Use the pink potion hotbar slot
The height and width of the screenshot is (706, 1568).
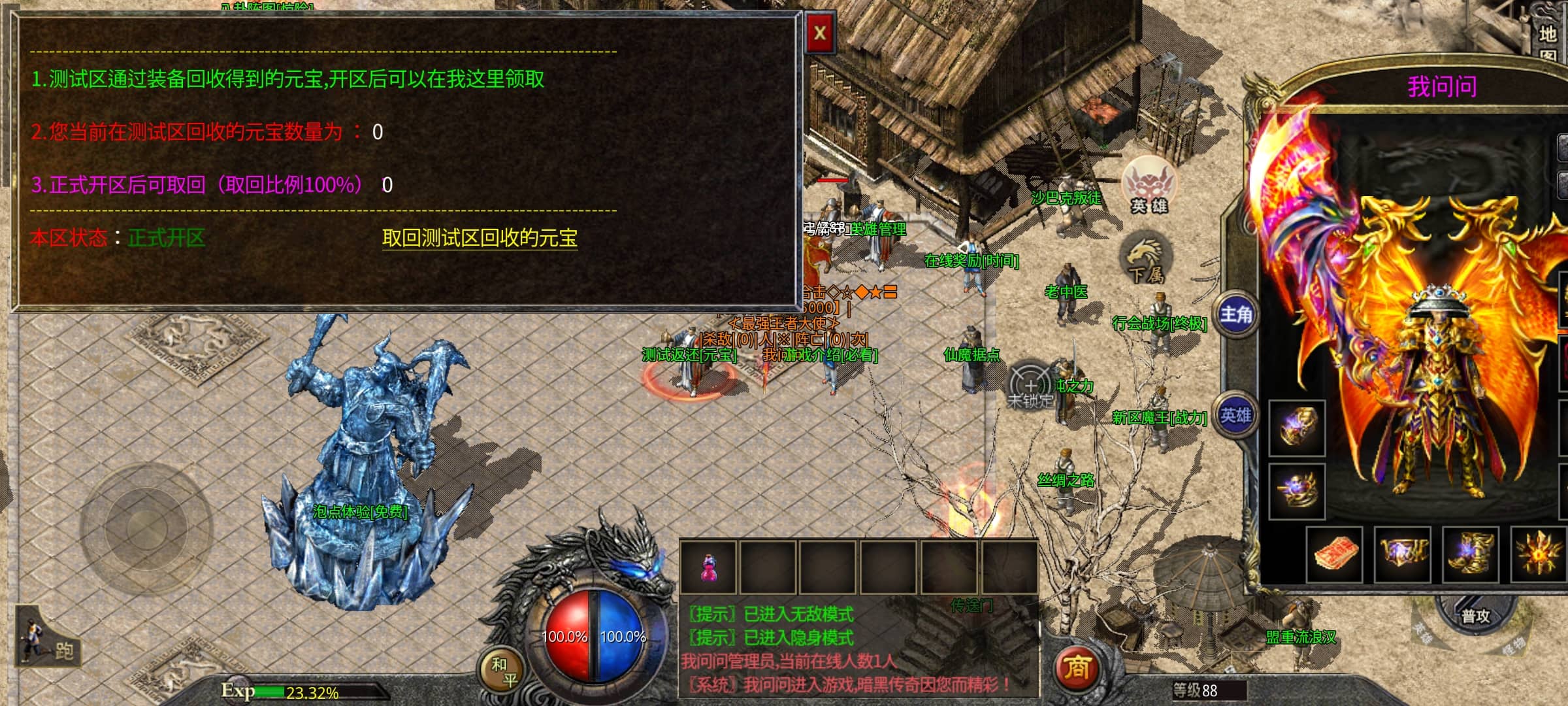coord(708,567)
